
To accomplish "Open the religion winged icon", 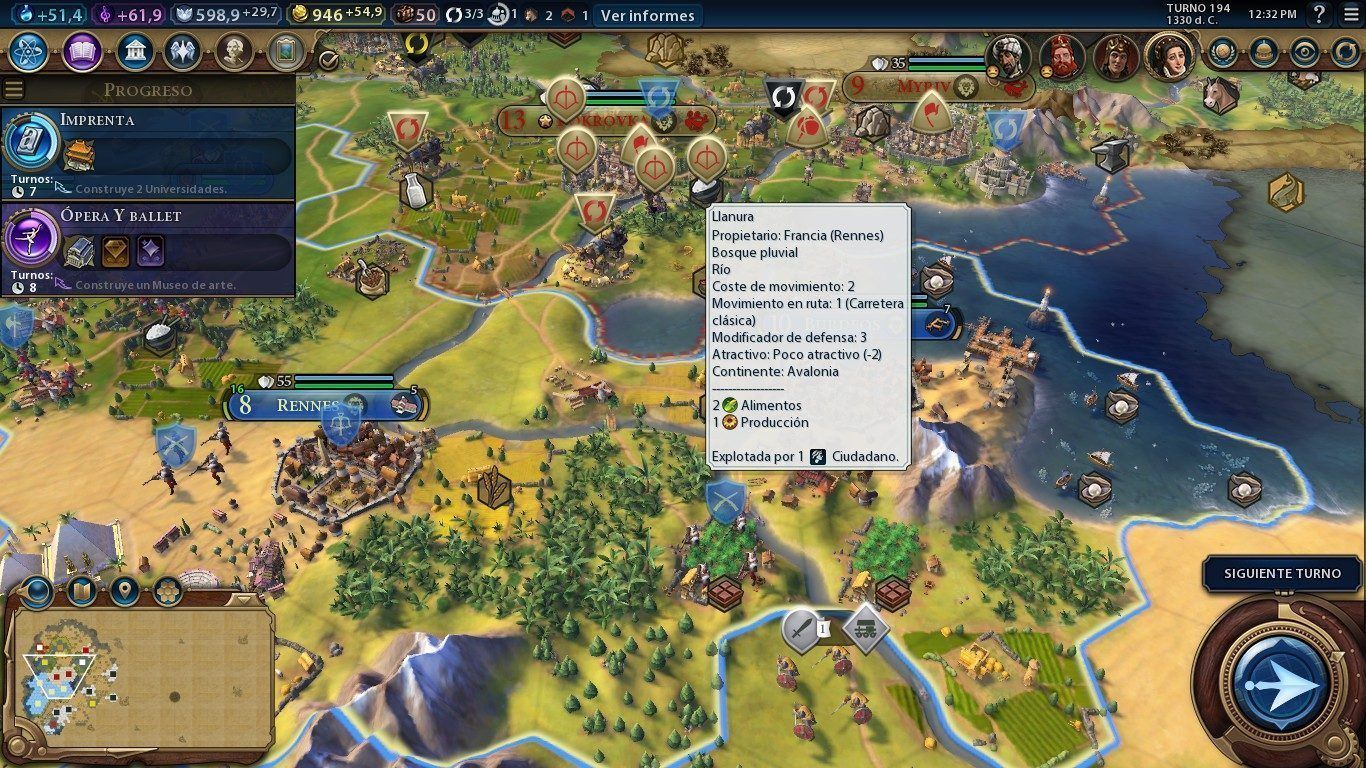I will pos(182,51).
